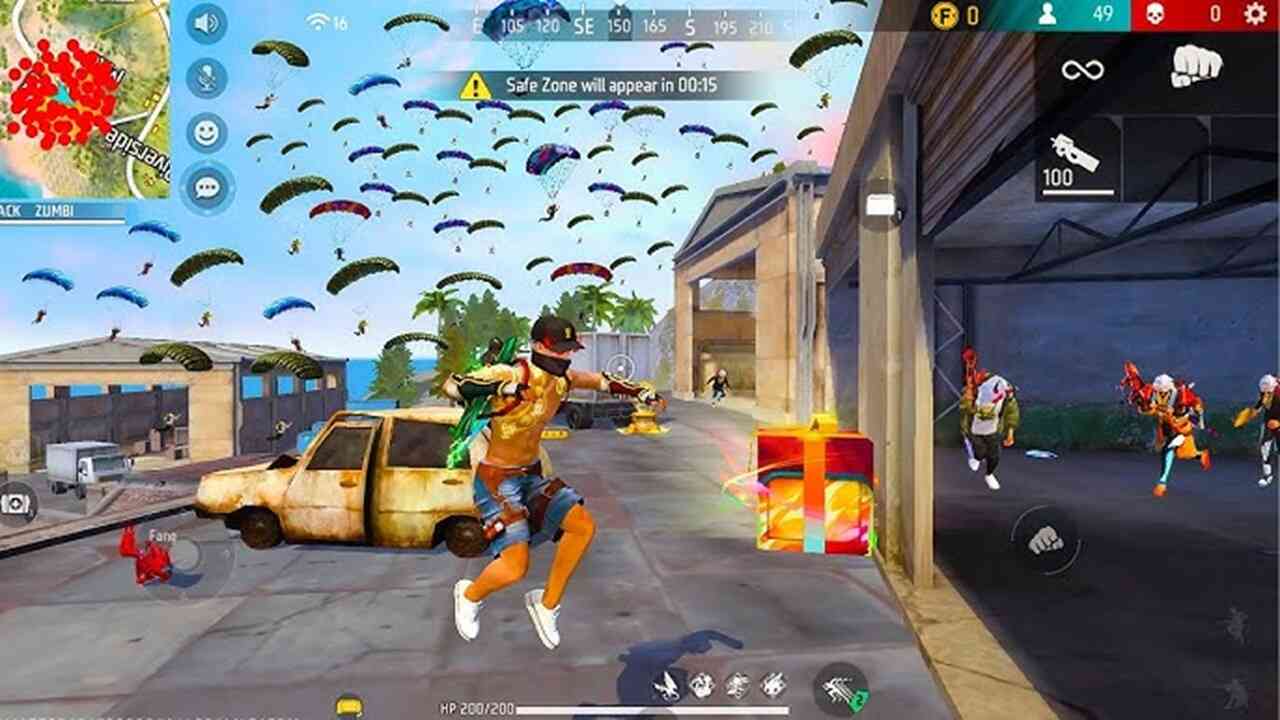Activate the skill button with green badge
The image size is (1280, 720).
(x=840, y=688)
